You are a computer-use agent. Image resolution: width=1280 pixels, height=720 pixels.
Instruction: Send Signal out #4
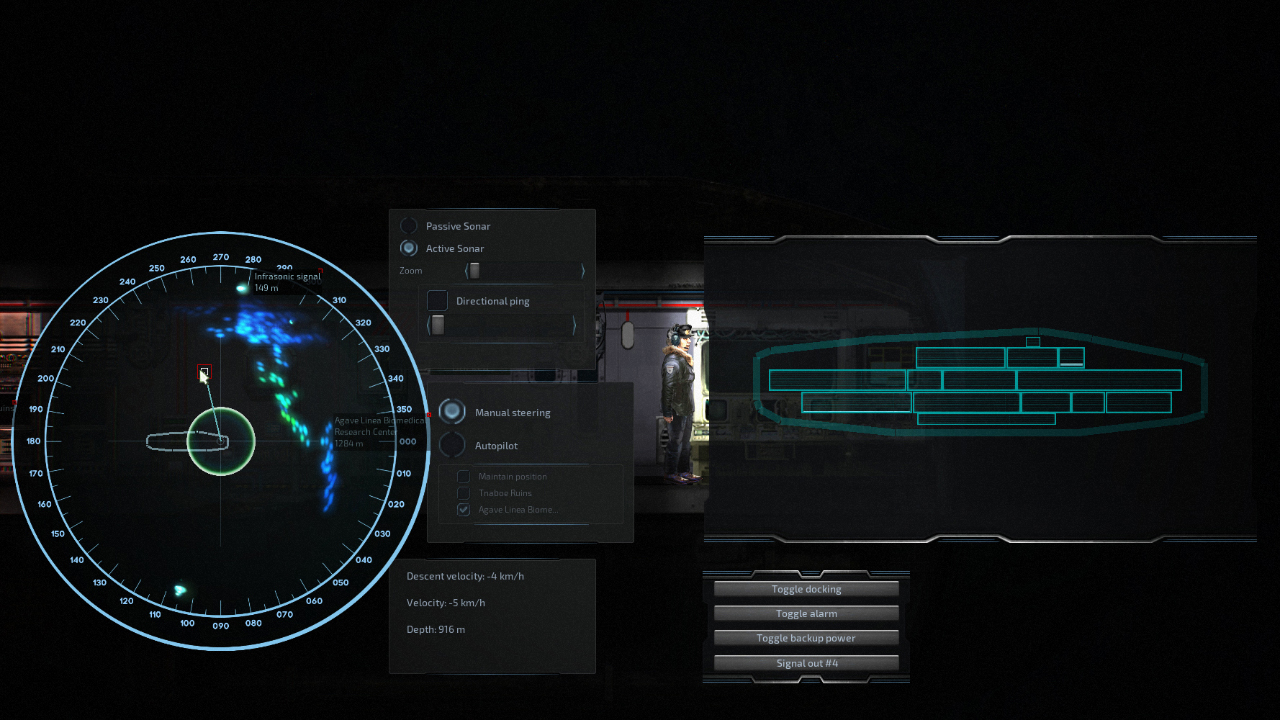pos(805,663)
